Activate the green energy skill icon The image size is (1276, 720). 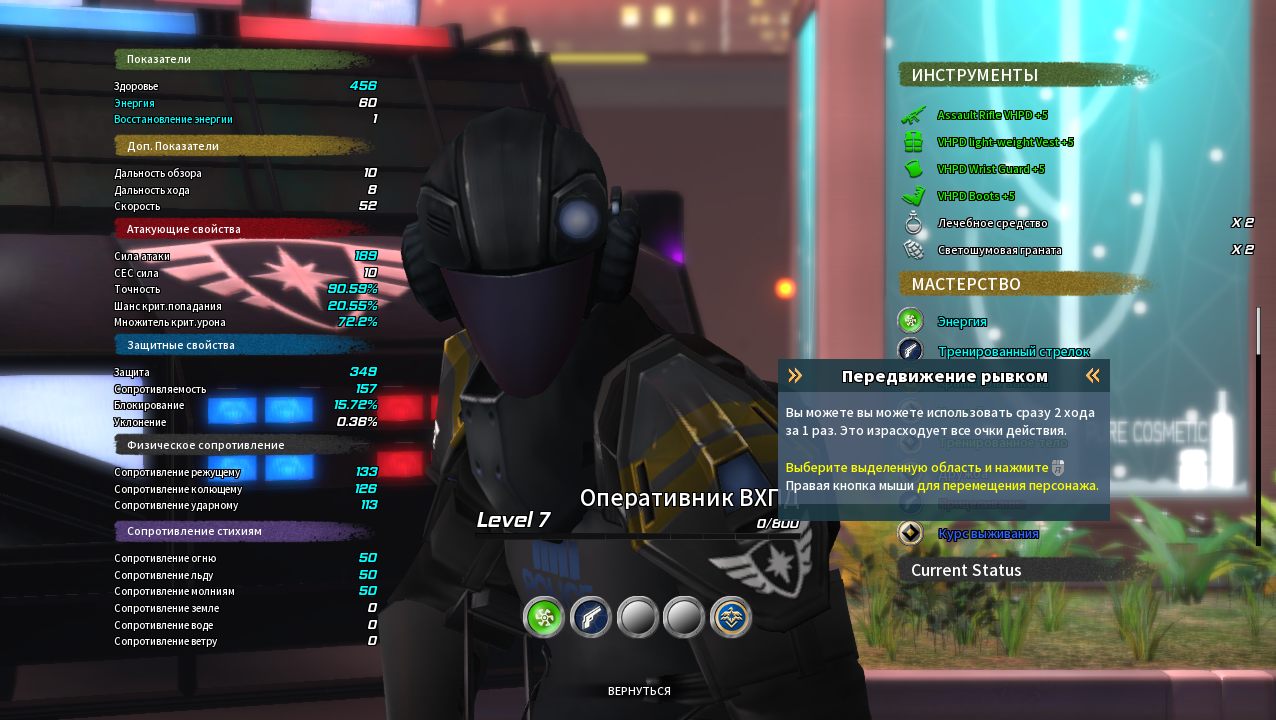[544, 617]
